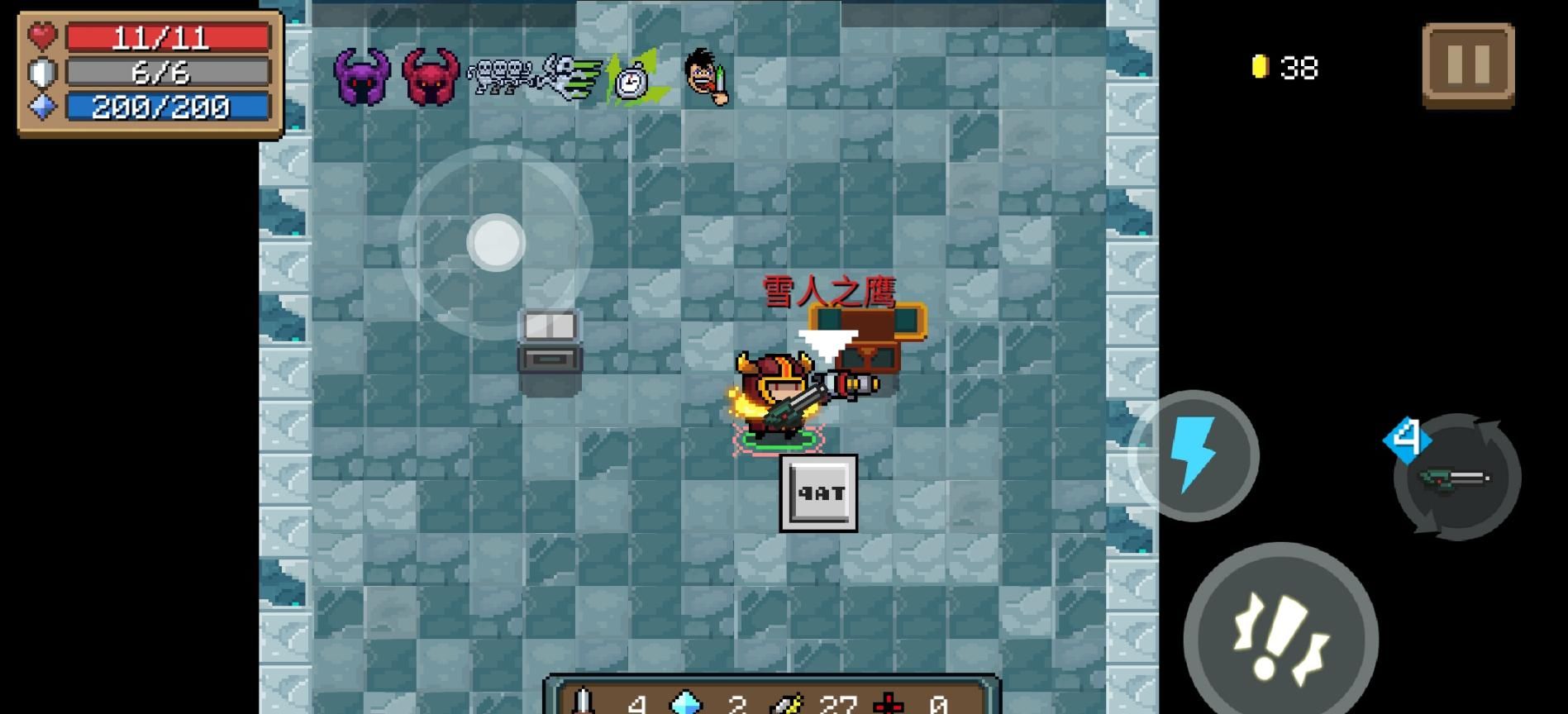The height and width of the screenshot is (714, 1568).
Task: Select the red horned helmet buff icon
Action: 430,77
